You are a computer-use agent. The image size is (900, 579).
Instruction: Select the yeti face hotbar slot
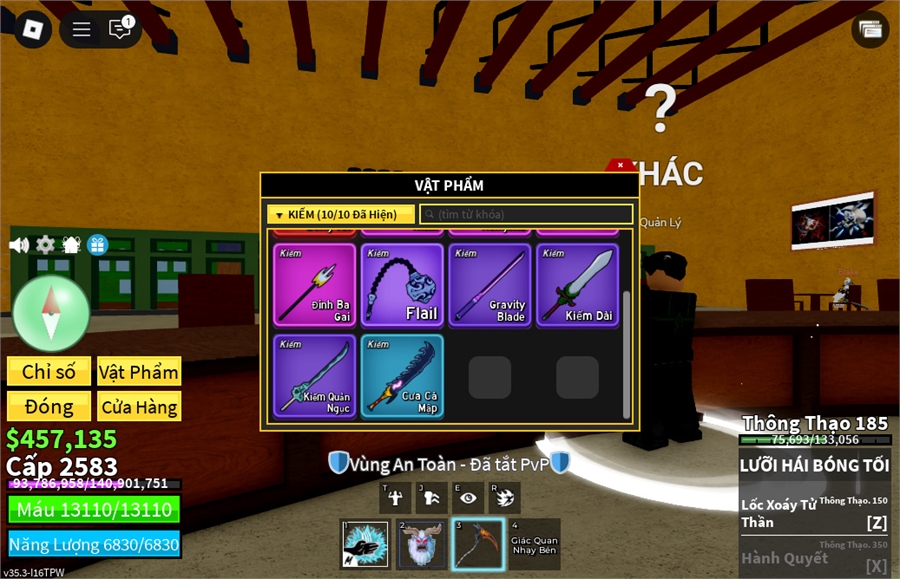[422, 544]
